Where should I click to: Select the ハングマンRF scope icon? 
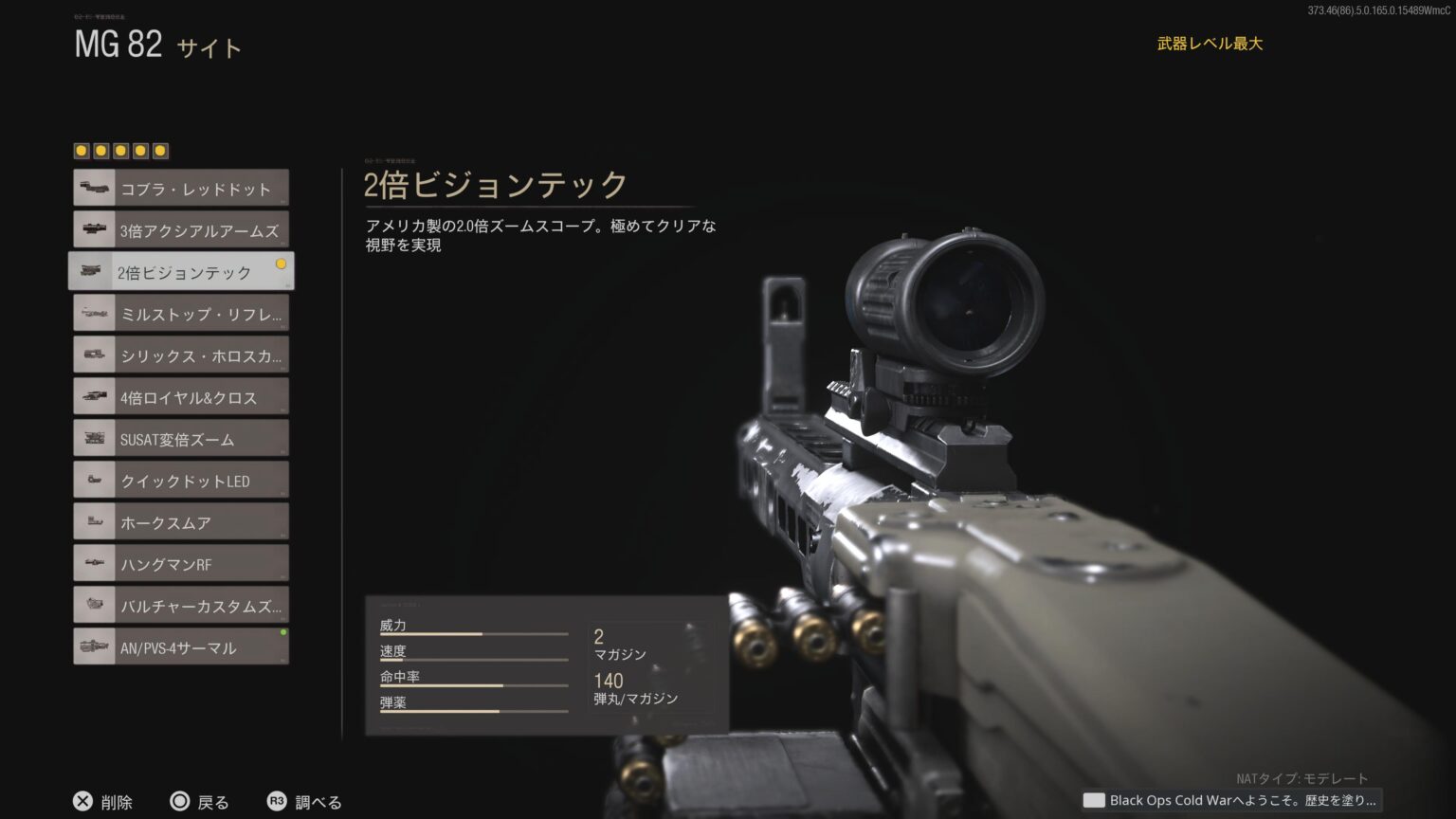[x=93, y=562]
